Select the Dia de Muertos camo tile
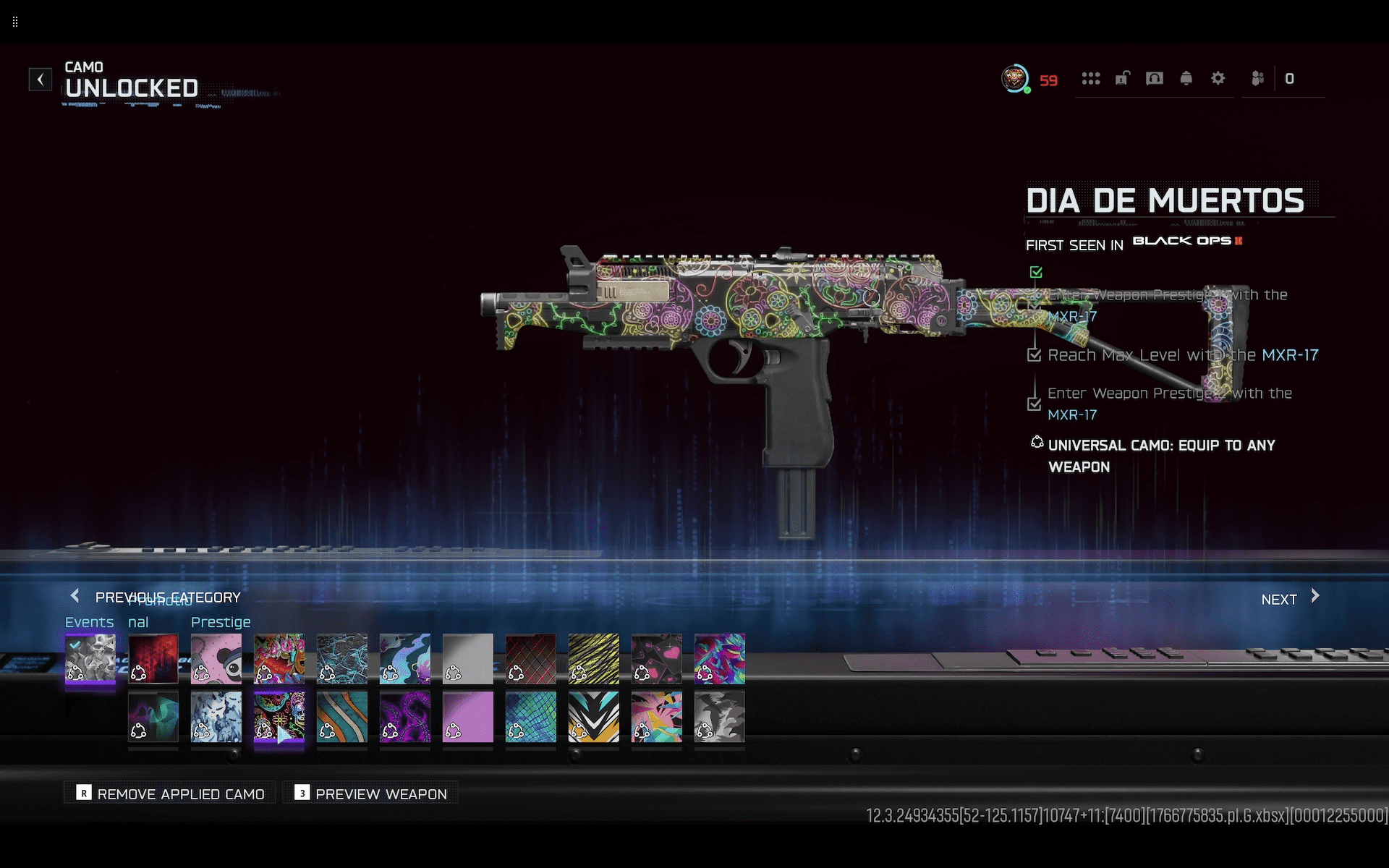 (x=279, y=717)
